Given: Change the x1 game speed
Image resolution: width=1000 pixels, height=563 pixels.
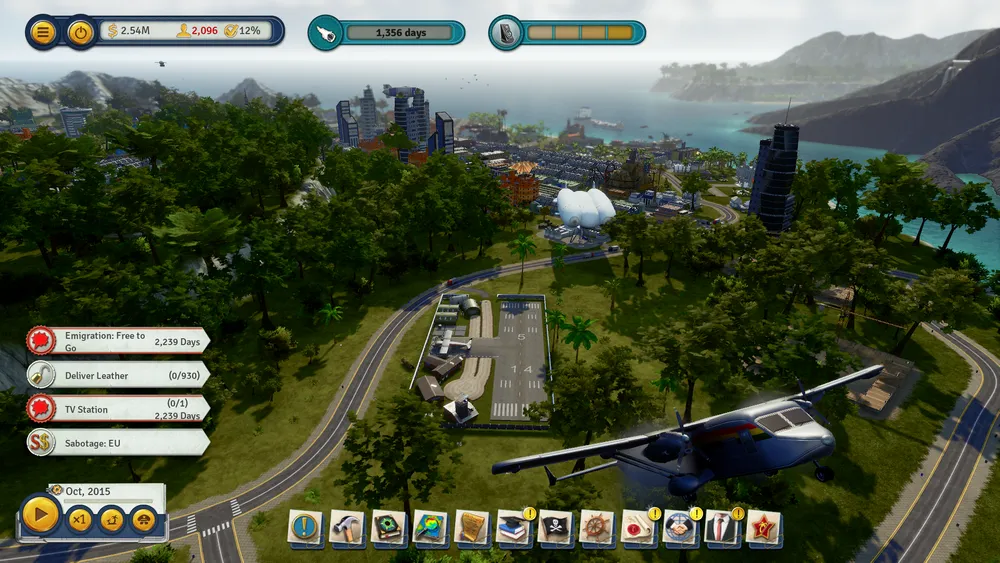Looking at the screenshot, I should pyautogui.click(x=79, y=519).
